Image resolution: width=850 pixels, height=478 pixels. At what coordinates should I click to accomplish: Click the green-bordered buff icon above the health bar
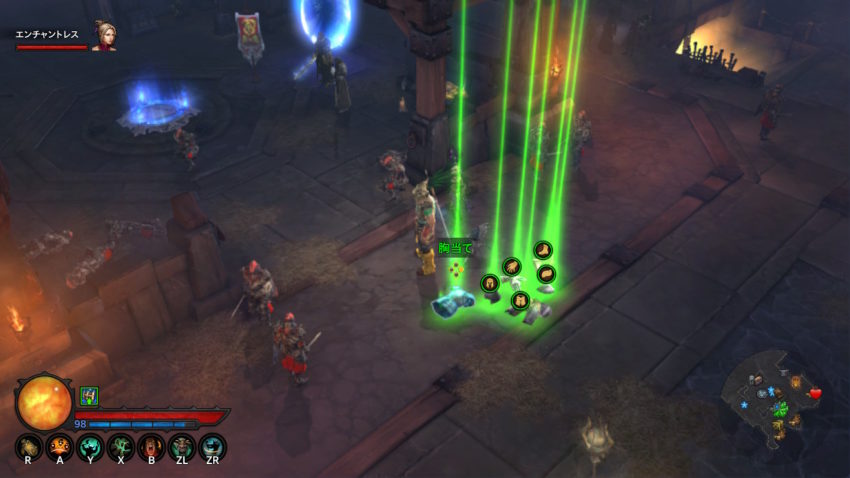coord(89,396)
